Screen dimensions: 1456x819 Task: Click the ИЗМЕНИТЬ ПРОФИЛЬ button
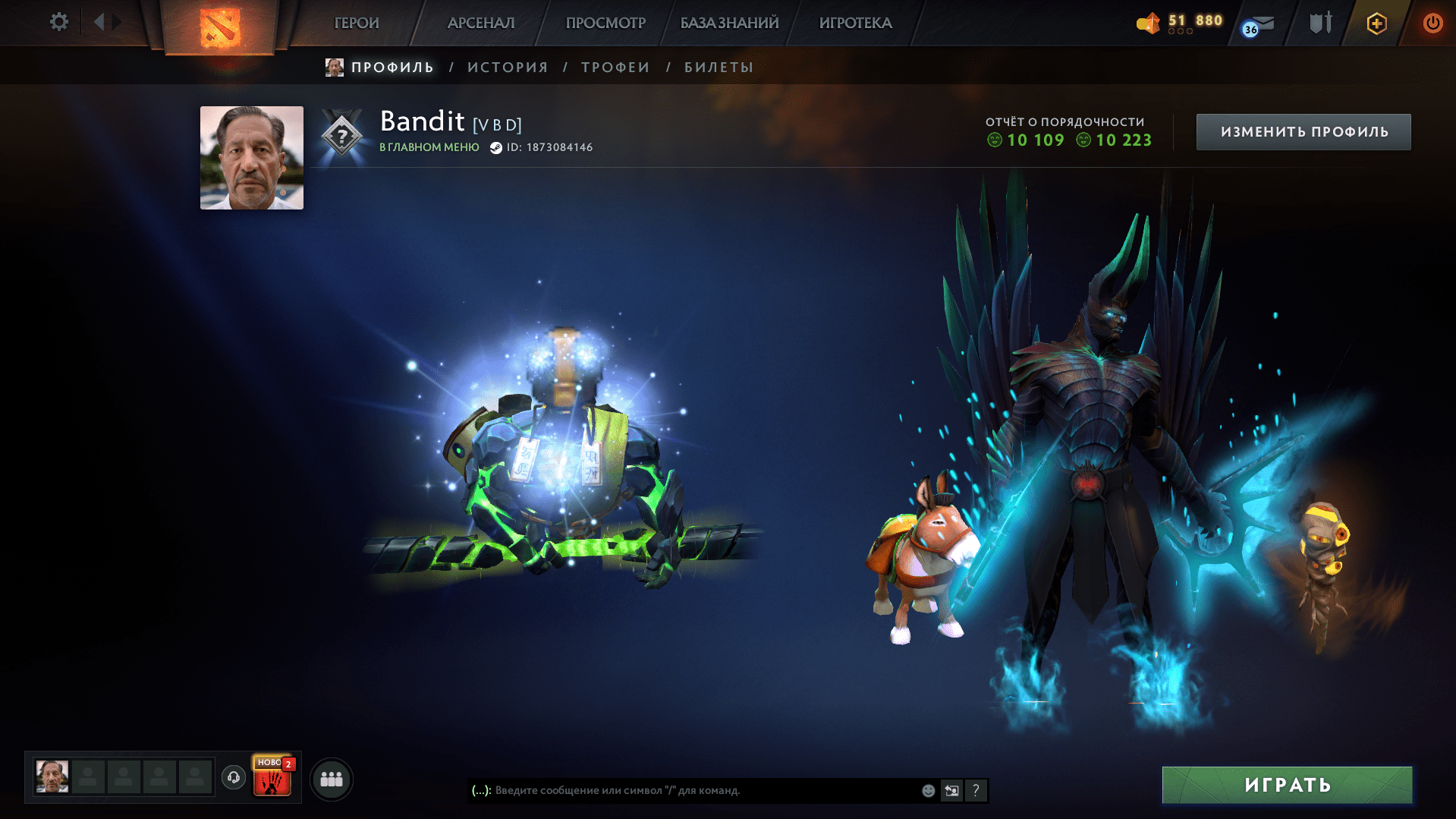point(1303,131)
